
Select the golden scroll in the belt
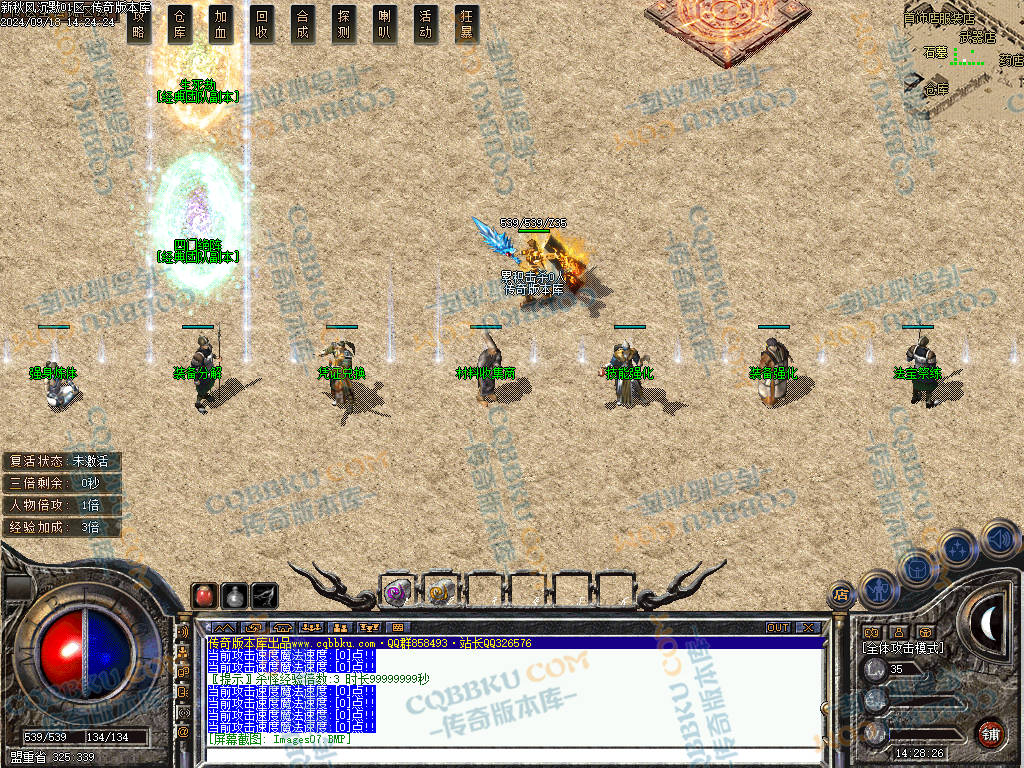click(x=440, y=592)
